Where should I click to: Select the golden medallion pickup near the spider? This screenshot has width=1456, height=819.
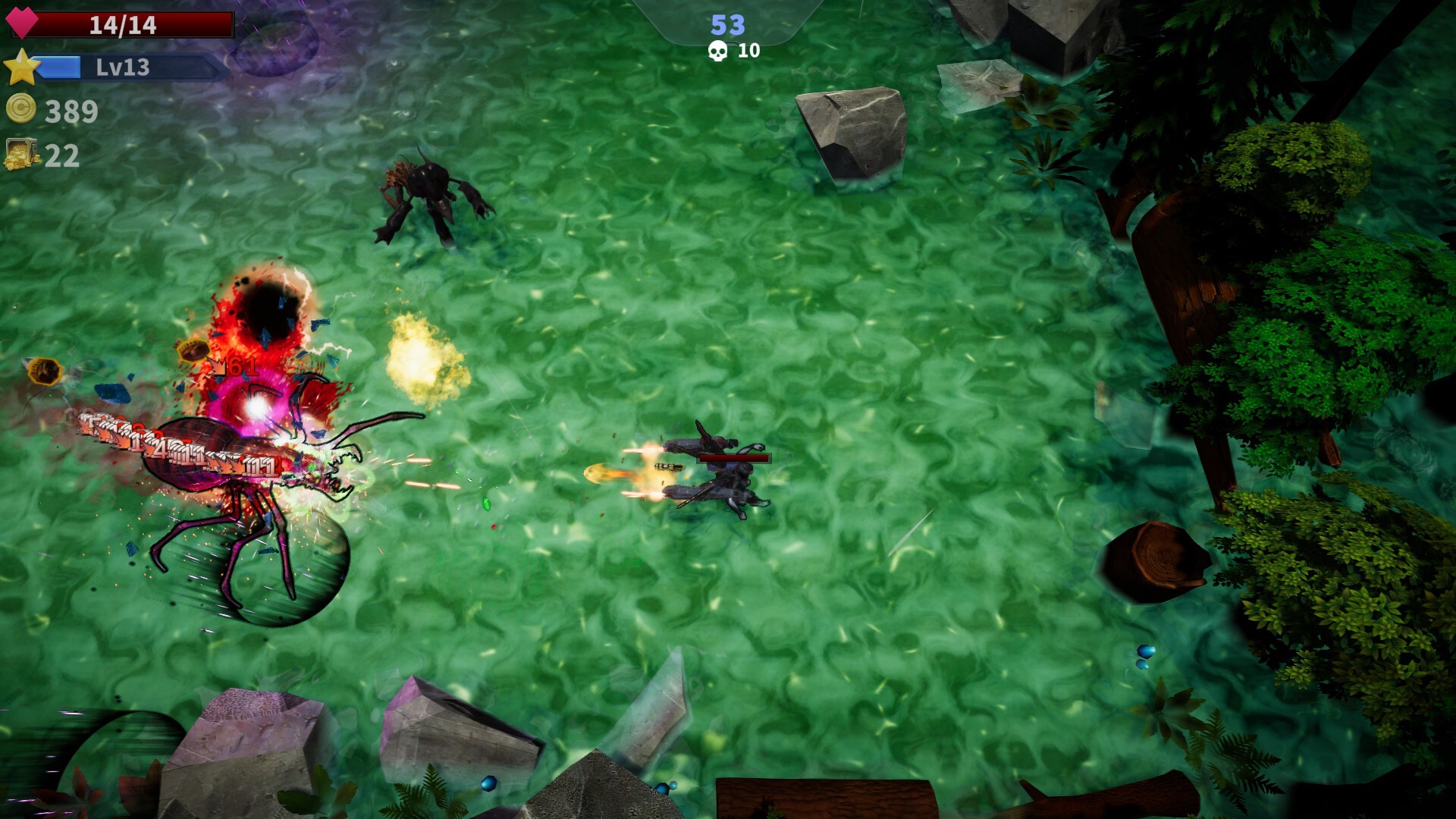click(x=193, y=350)
